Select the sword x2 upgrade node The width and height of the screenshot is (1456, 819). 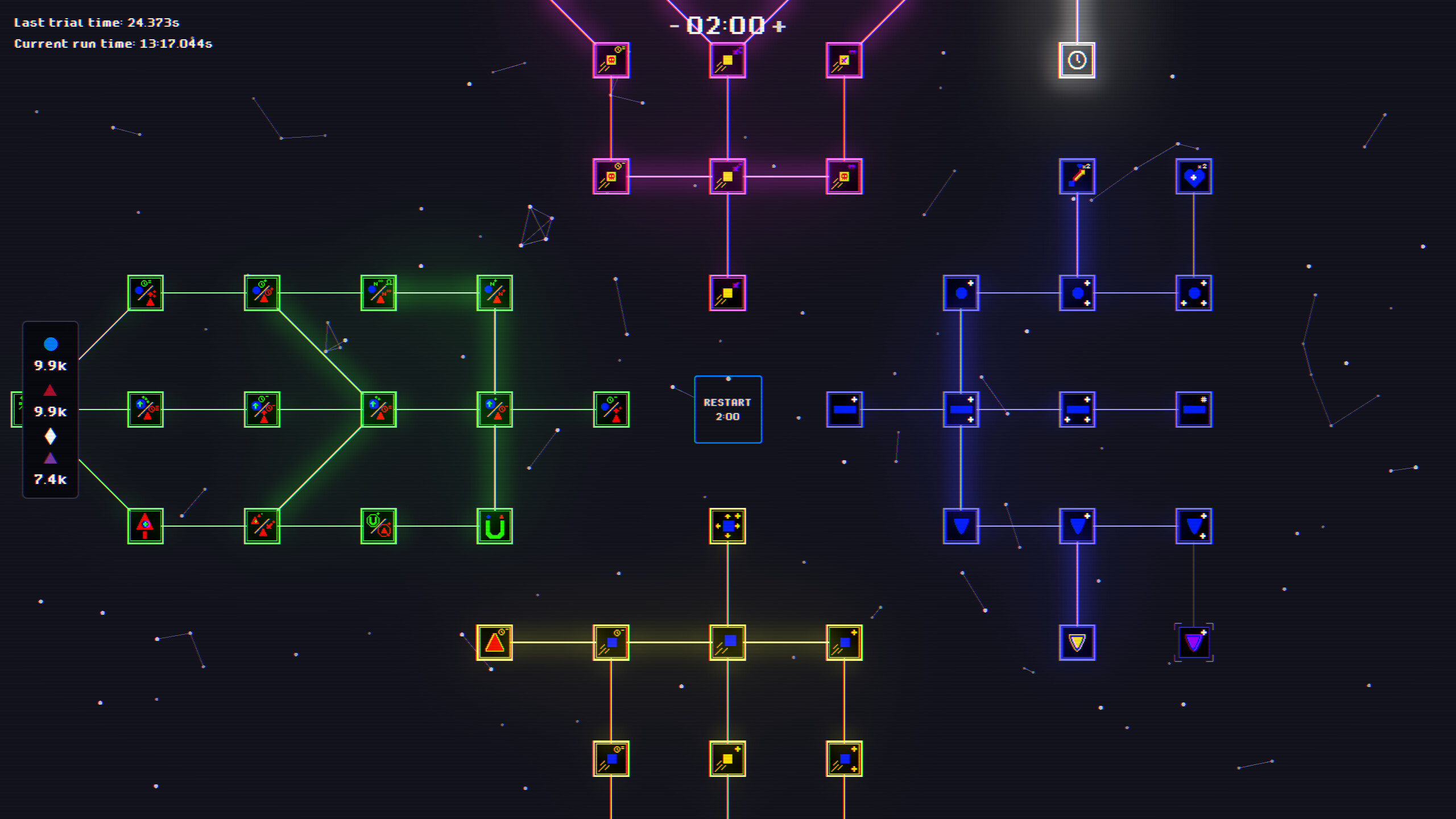(x=1077, y=176)
